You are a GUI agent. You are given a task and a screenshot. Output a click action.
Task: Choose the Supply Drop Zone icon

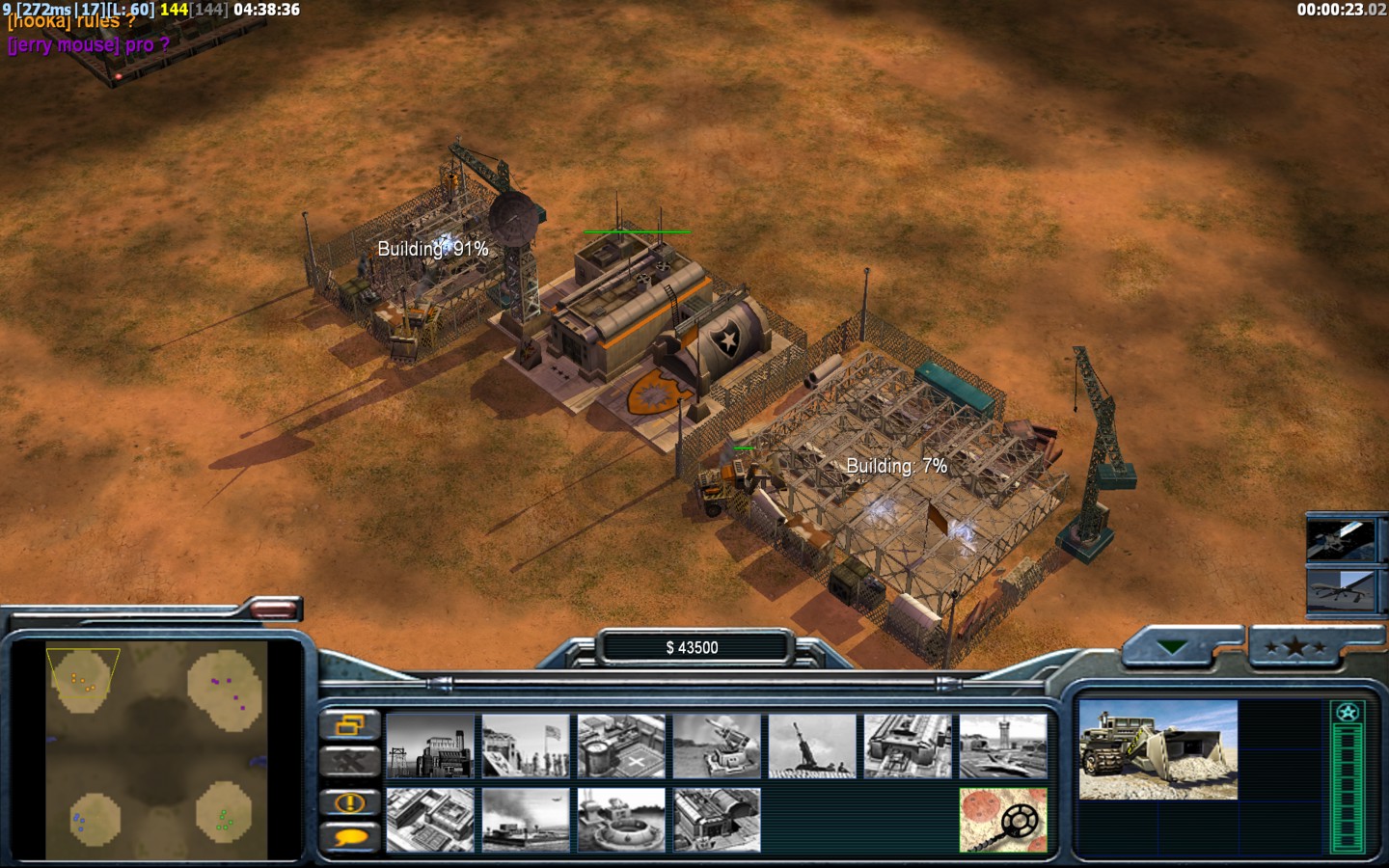pyautogui.click(x=526, y=820)
